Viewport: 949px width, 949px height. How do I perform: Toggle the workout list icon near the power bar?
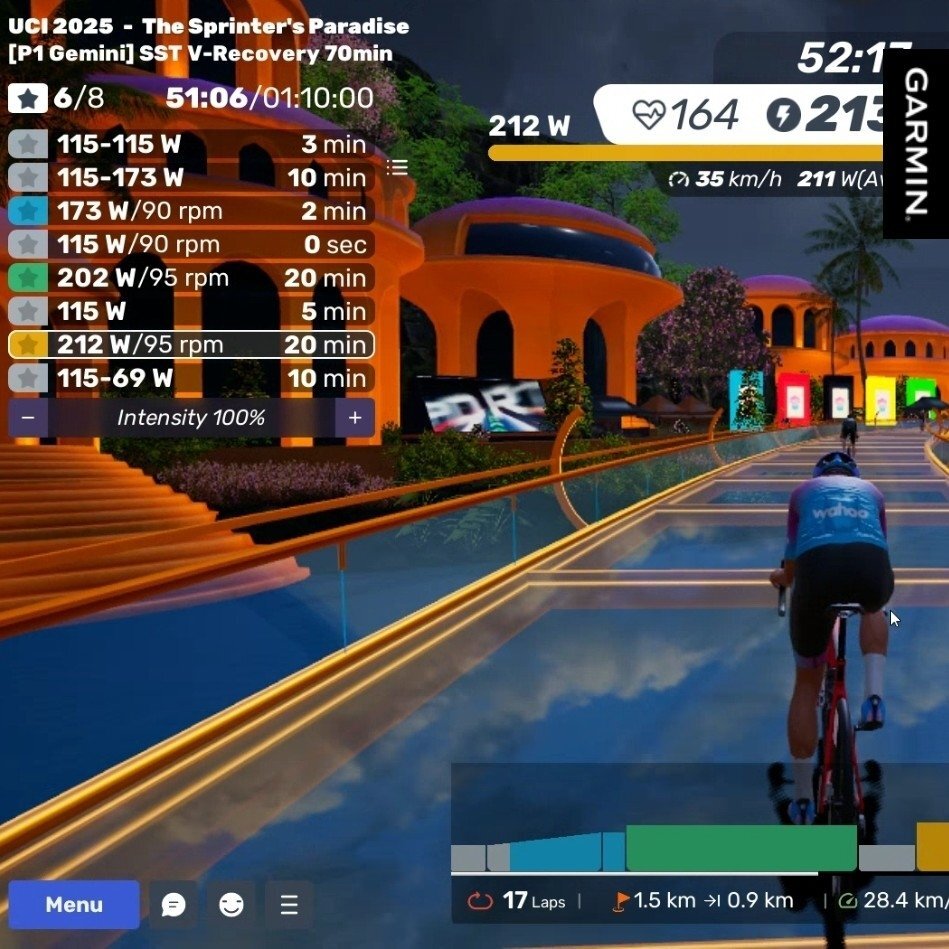click(397, 167)
